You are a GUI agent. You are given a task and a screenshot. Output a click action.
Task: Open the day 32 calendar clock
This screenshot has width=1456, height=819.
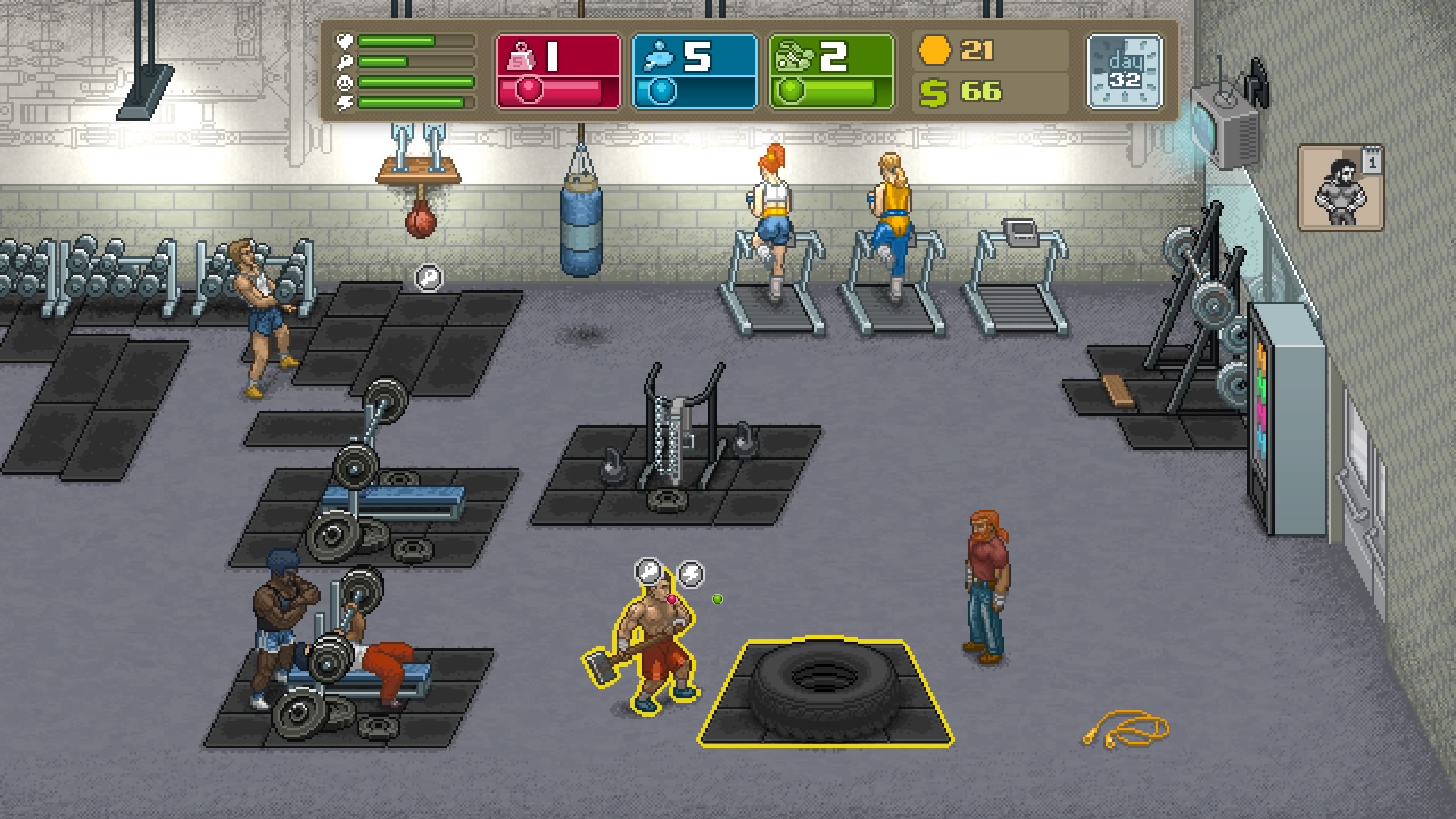pyautogui.click(x=1124, y=71)
